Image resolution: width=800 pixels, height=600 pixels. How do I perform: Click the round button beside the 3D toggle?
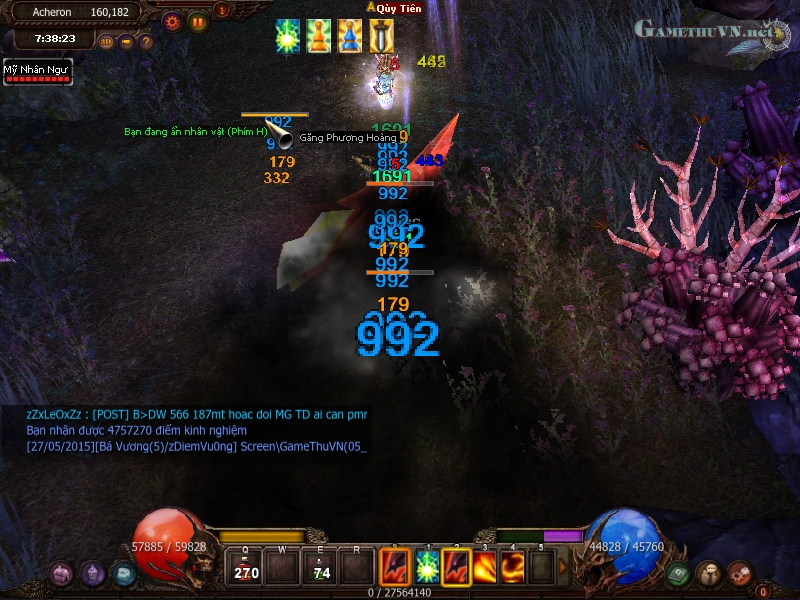coord(127,42)
